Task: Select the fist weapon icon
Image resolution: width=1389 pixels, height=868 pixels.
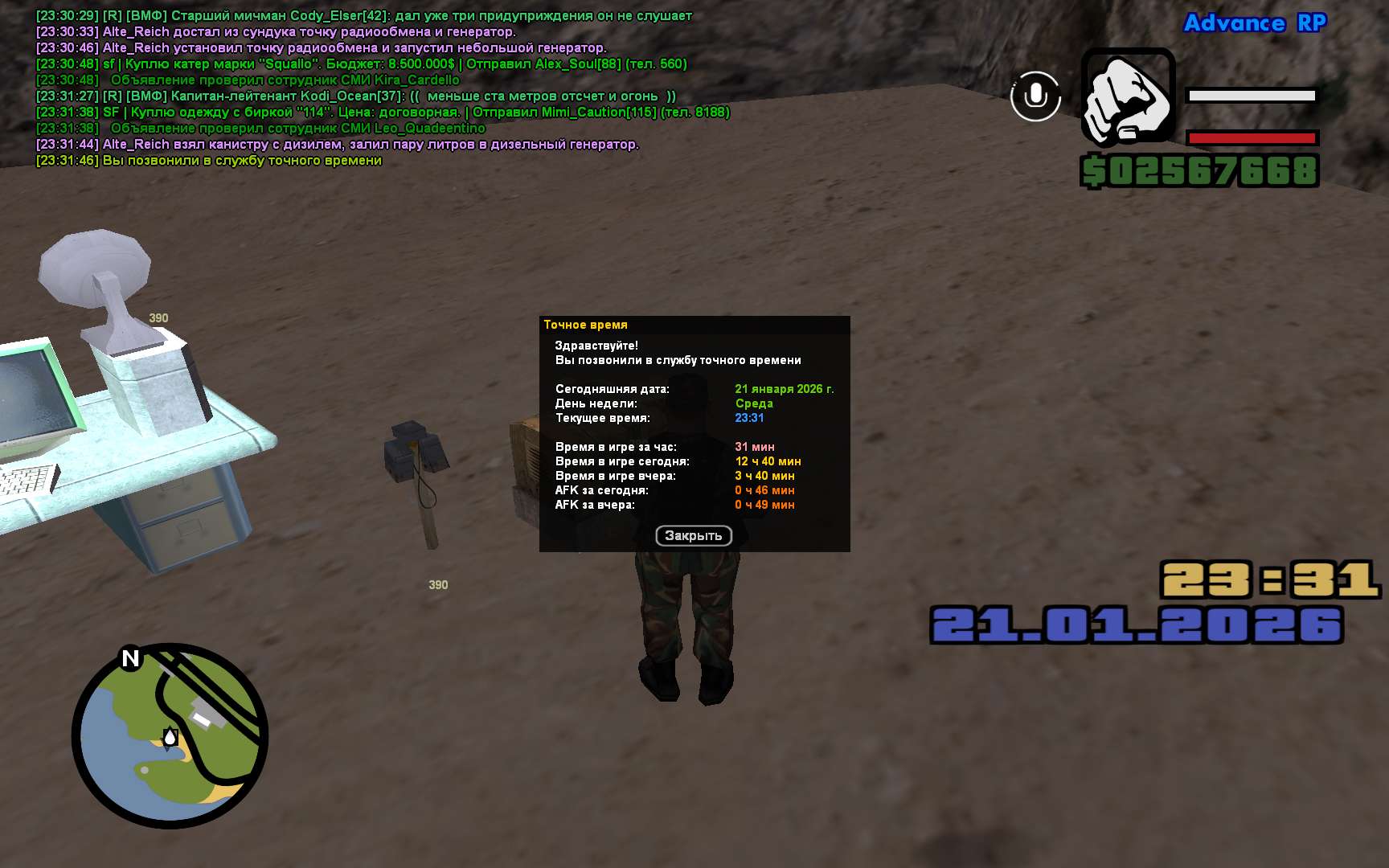Action: [1128, 96]
